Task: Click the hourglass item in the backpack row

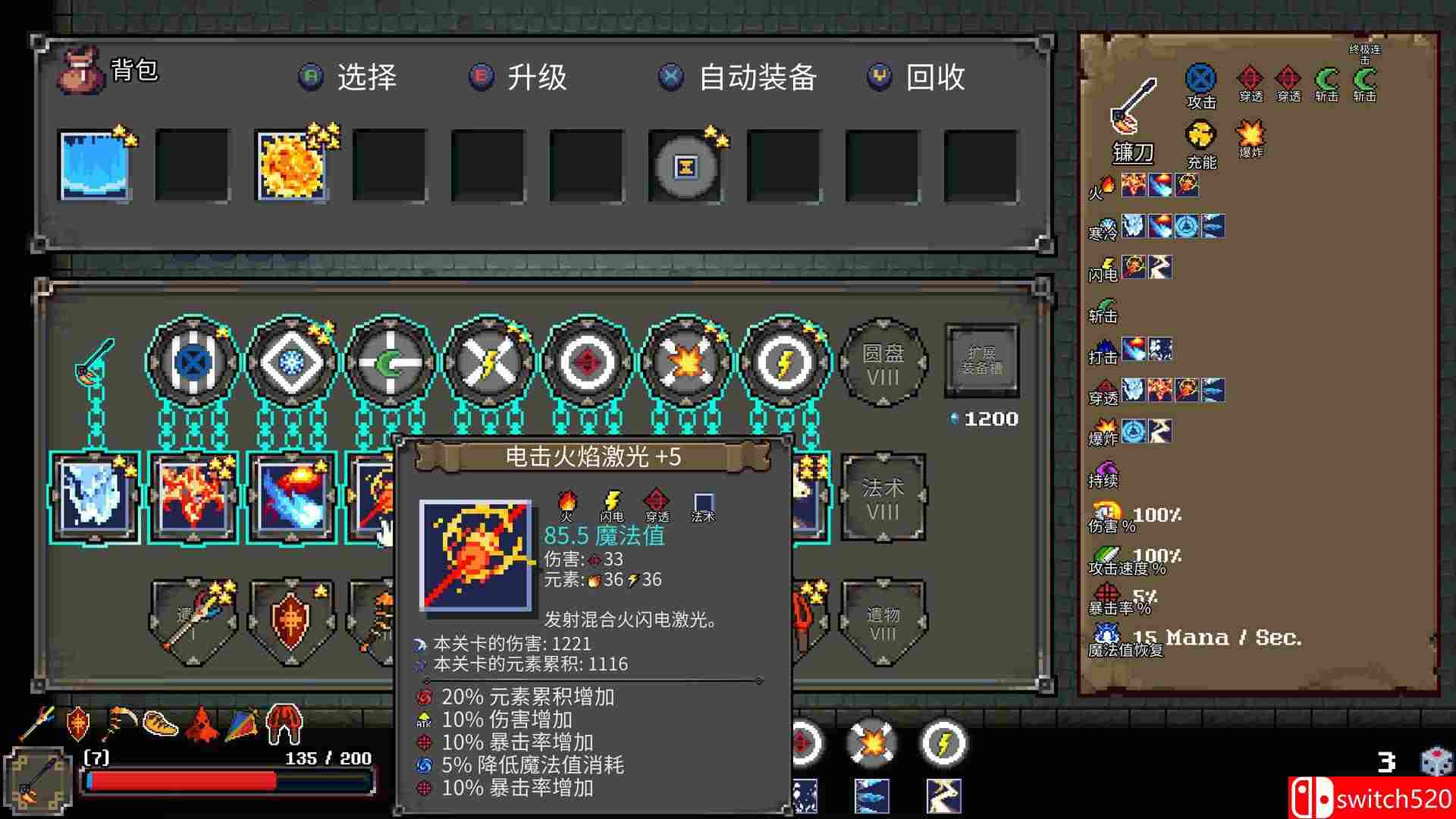Action: tap(686, 165)
